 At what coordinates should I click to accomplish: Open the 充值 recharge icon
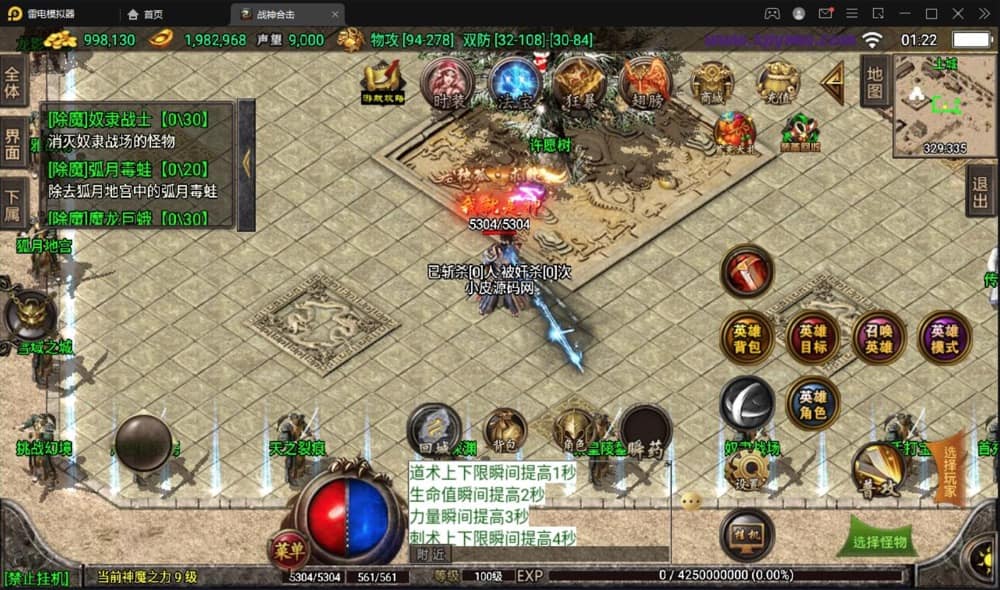[777, 83]
